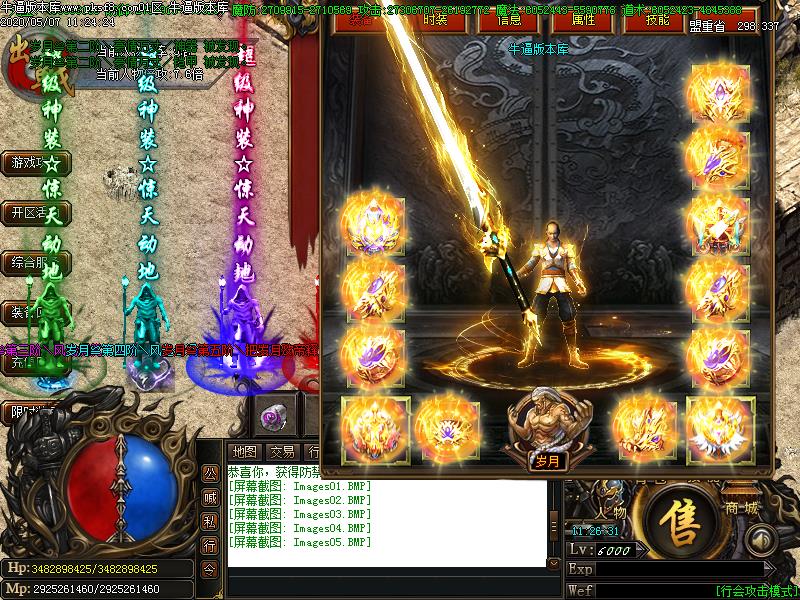Screen dimensions: 800x600
Task: Select the 私 private chat channel
Action: point(210,521)
